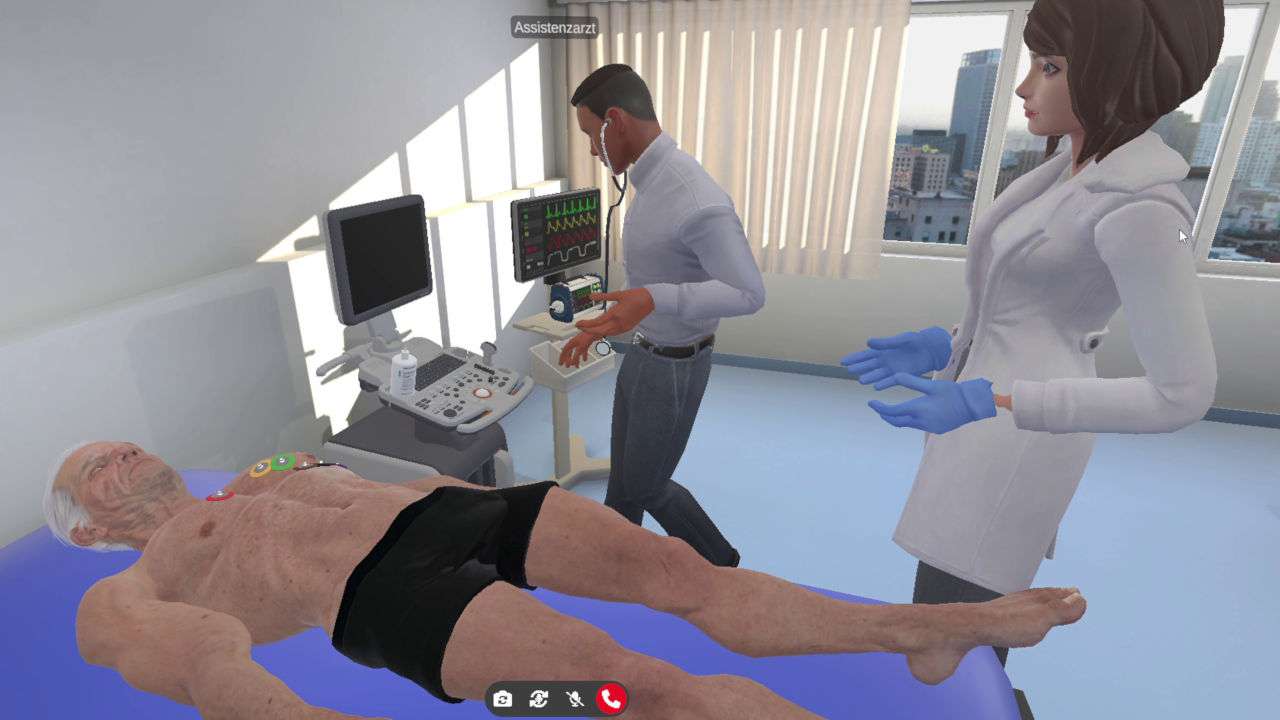Select the green ECG electrode on patient's chest
The image size is (1280, 720).
(281, 460)
